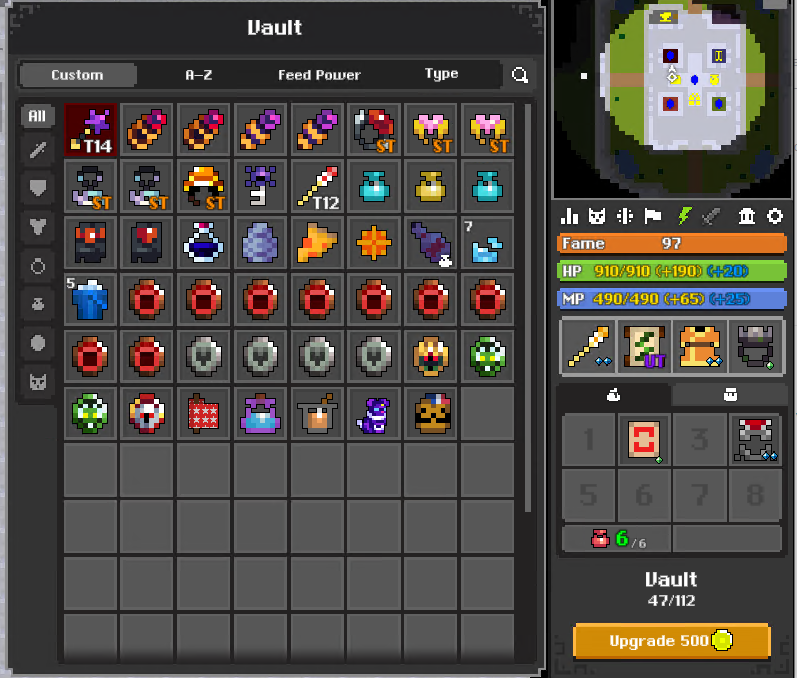Viewport: 797px width, 678px height.
Task: Click the equipped orange robe armor
Action: click(699, 345)
